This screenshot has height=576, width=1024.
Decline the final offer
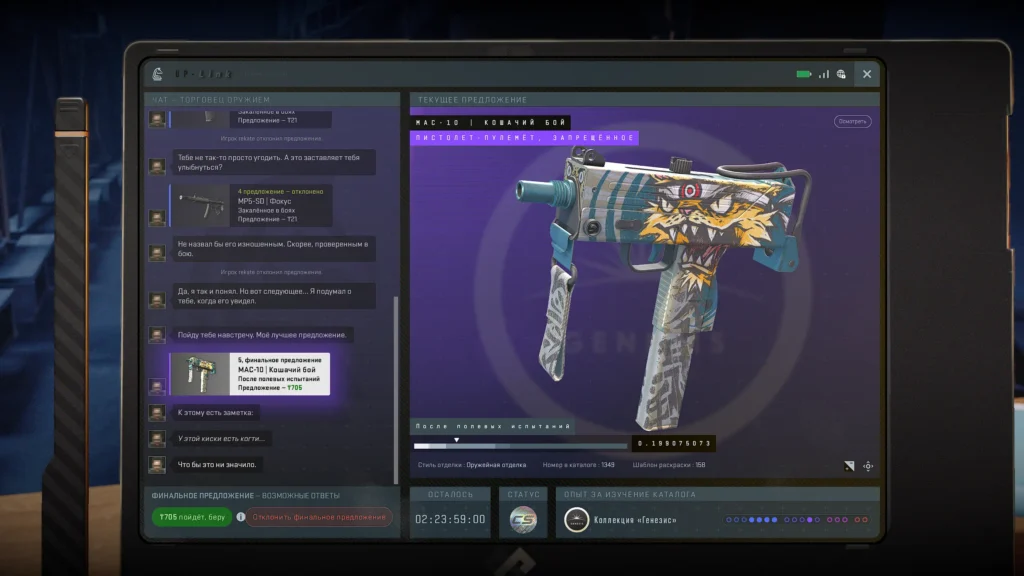(x=319, y=517)
